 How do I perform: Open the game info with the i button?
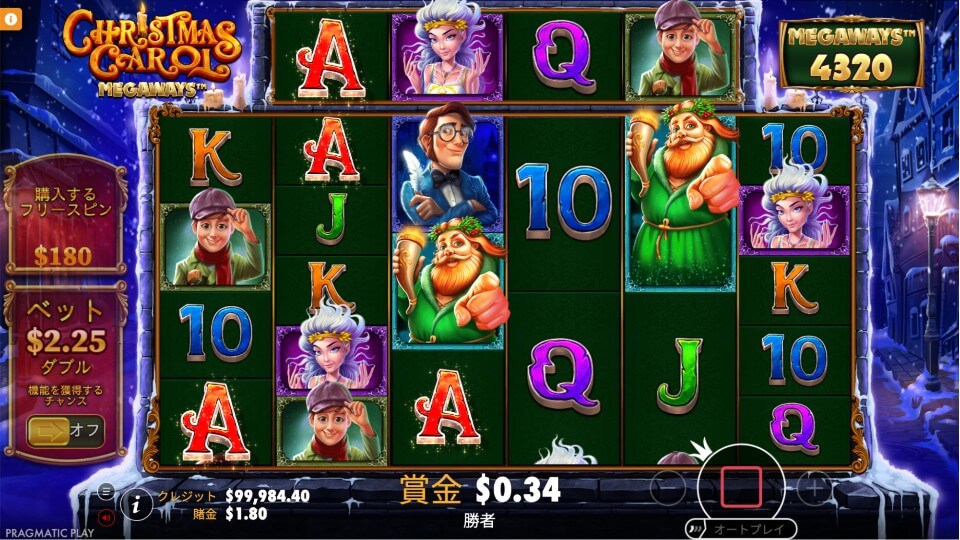pyautogui.click(x=137, y=505)
